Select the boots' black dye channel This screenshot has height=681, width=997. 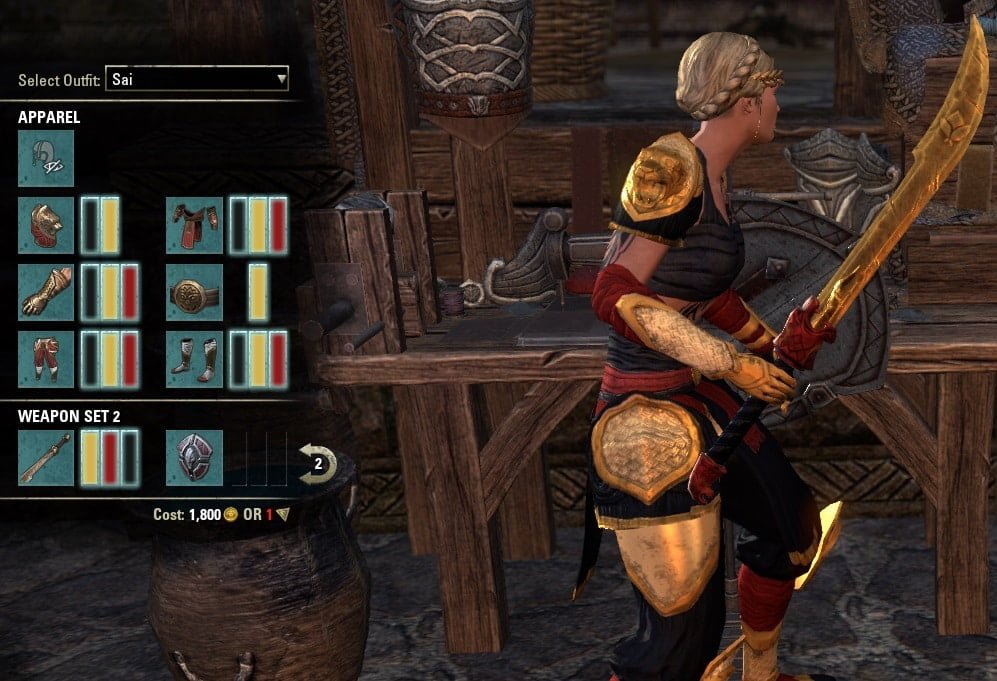coord(239,359)
